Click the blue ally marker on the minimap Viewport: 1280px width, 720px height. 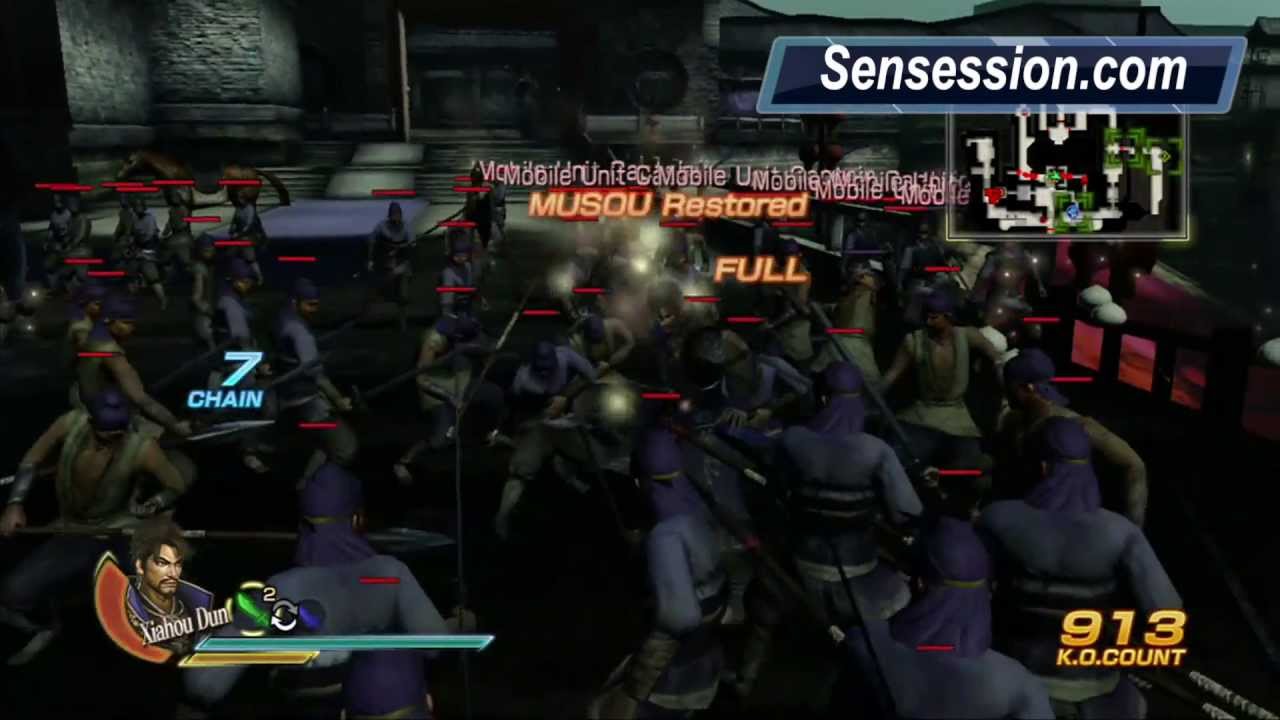click(x=1072, y=212)
